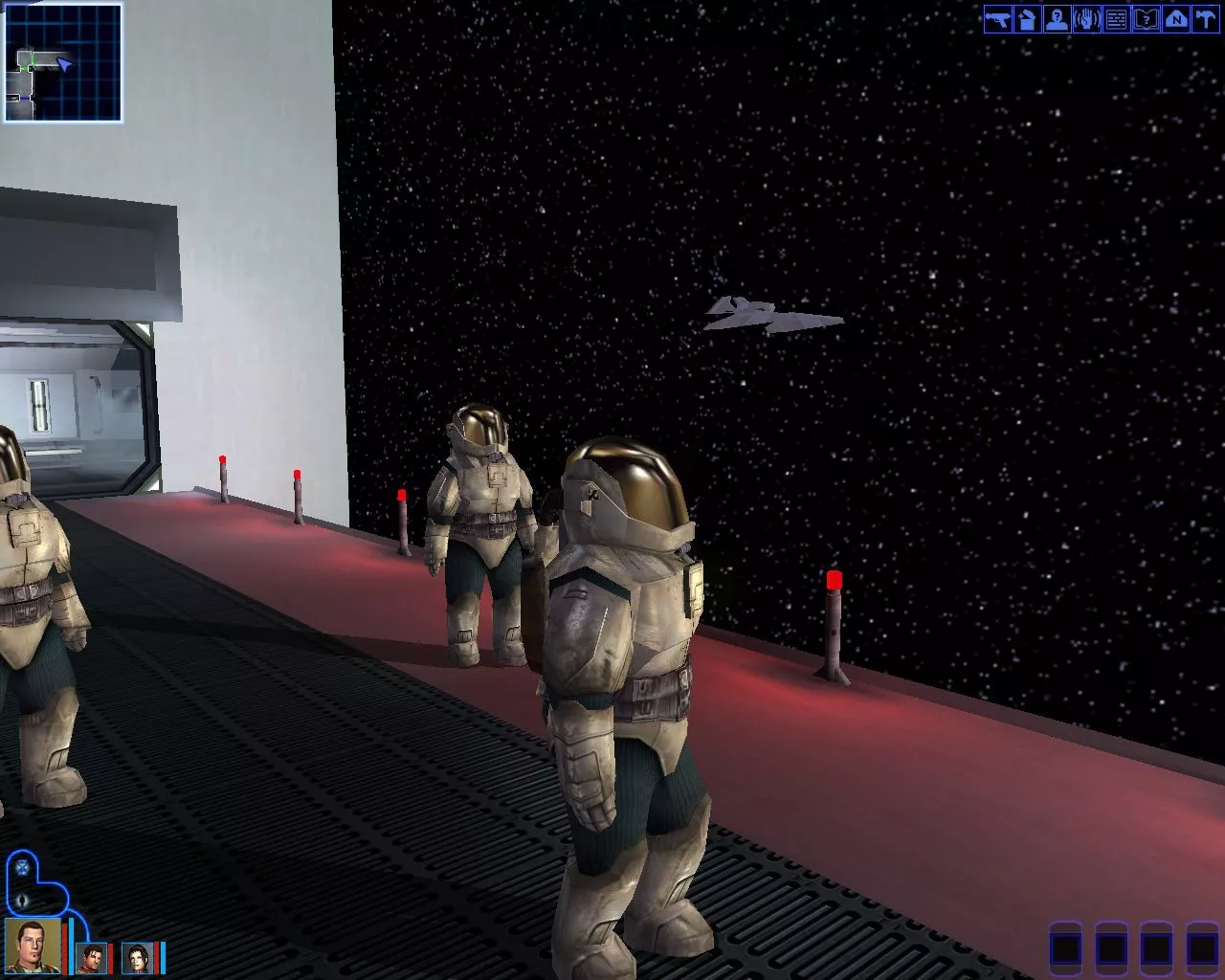Open the Inventory container icon
This screenshot has width=1225, height=980.
pos(1027,19)
